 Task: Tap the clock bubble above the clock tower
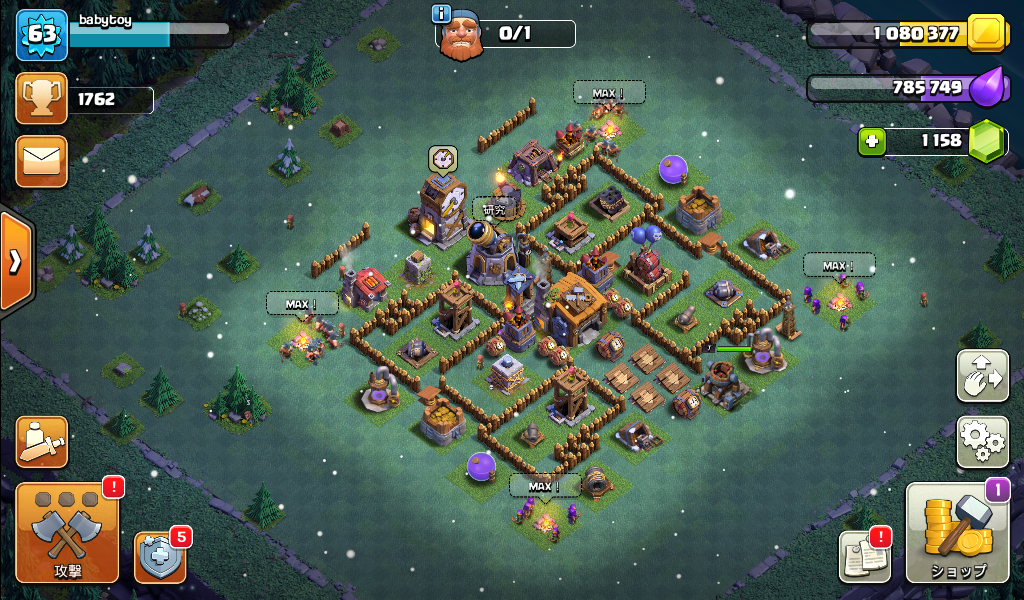[443, 159]
